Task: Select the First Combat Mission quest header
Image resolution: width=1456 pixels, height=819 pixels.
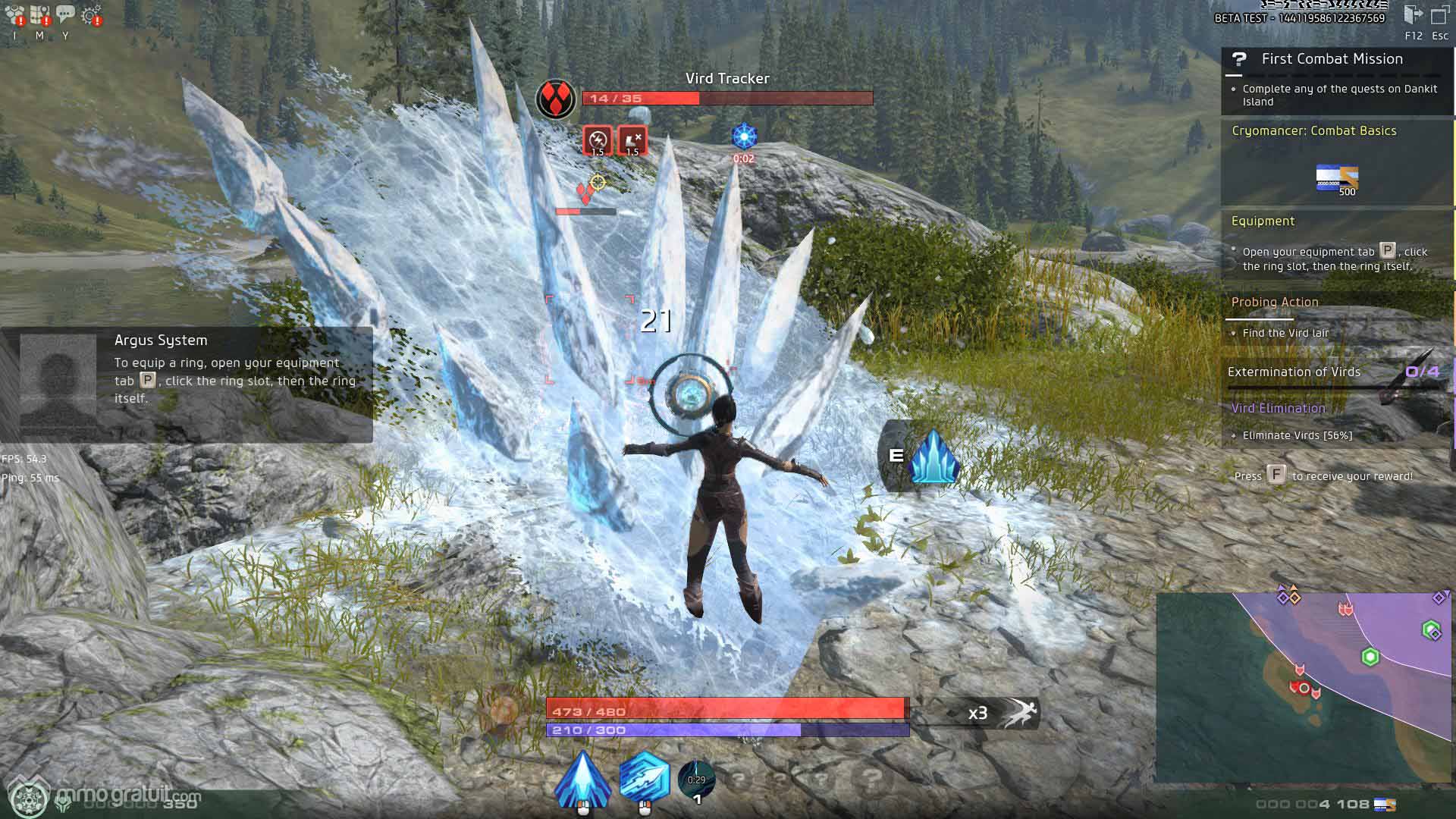Action: (1332, 59)
